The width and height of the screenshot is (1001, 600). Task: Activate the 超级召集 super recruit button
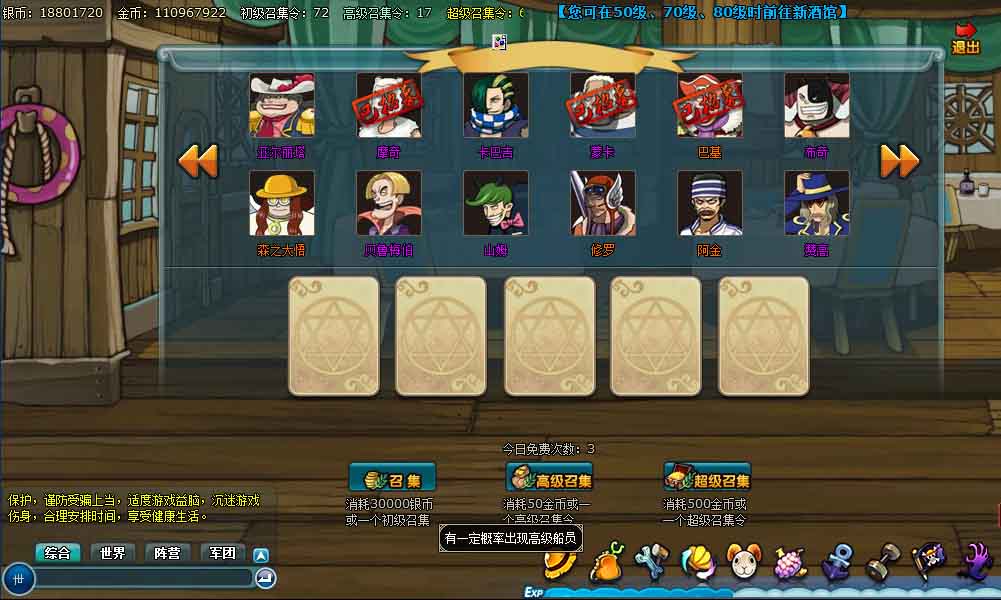click(707, 477)
